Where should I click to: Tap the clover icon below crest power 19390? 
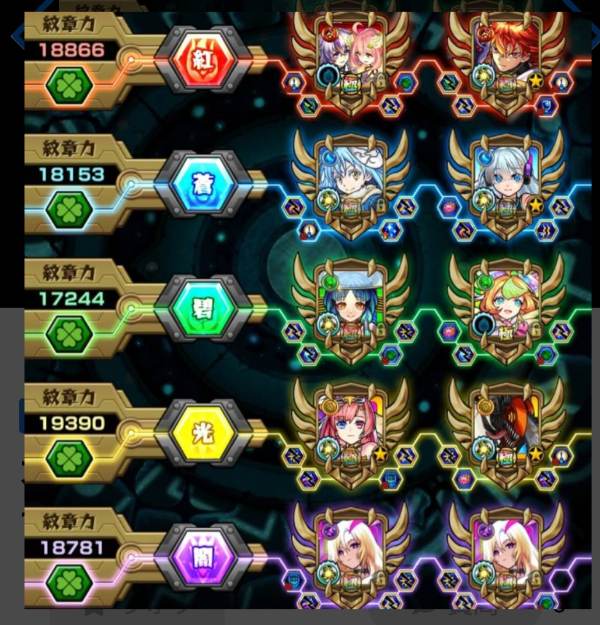pyautogui.click(x=71, y=458)
